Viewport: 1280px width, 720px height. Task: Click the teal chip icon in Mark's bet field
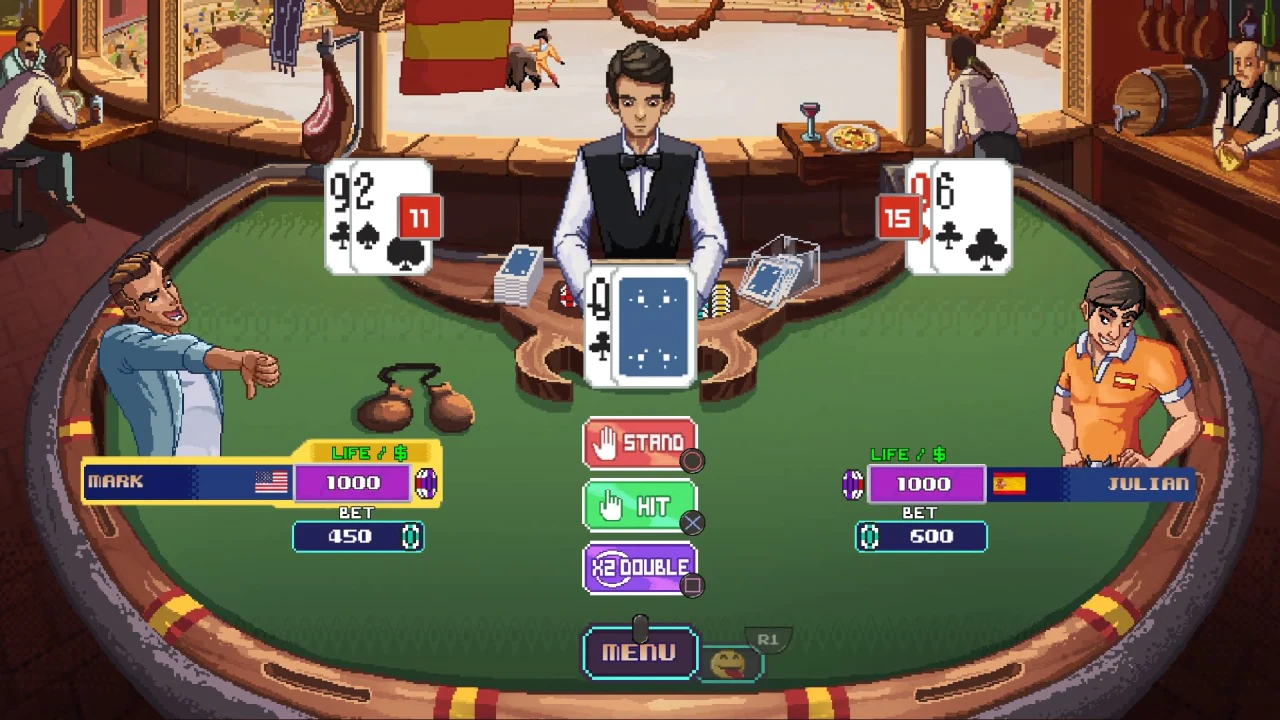(x=412, y=537)
